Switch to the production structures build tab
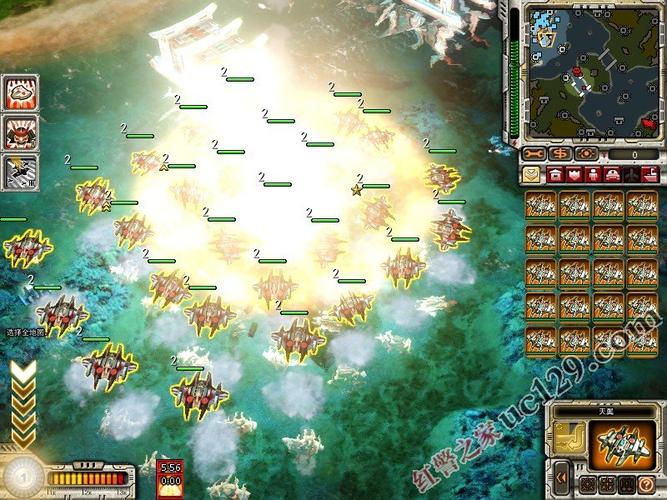 [x=553, y=174]
